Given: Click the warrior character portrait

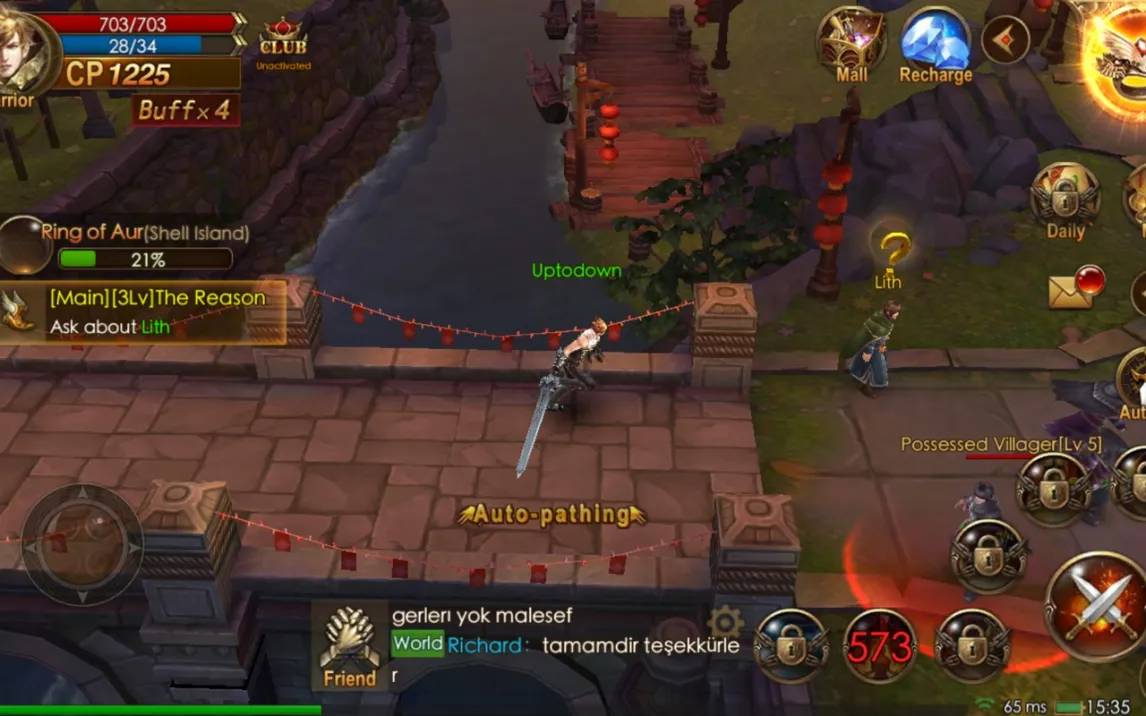Looking at the screenshot, I should tap(22, 55).
